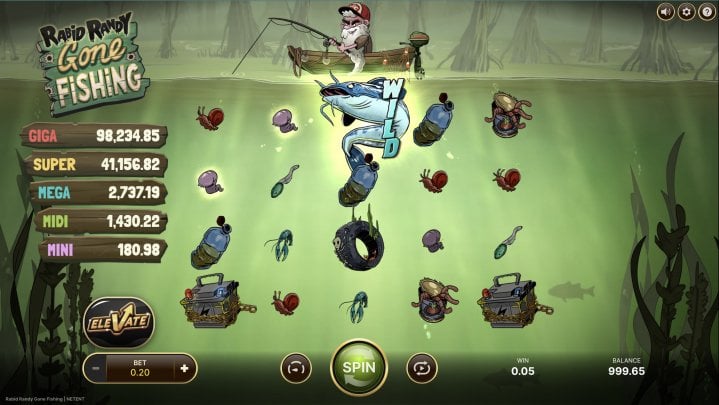The width and height of the screenshot is (719, 405).
Task: Open settings via the gear icon
Action: [686, 12]
